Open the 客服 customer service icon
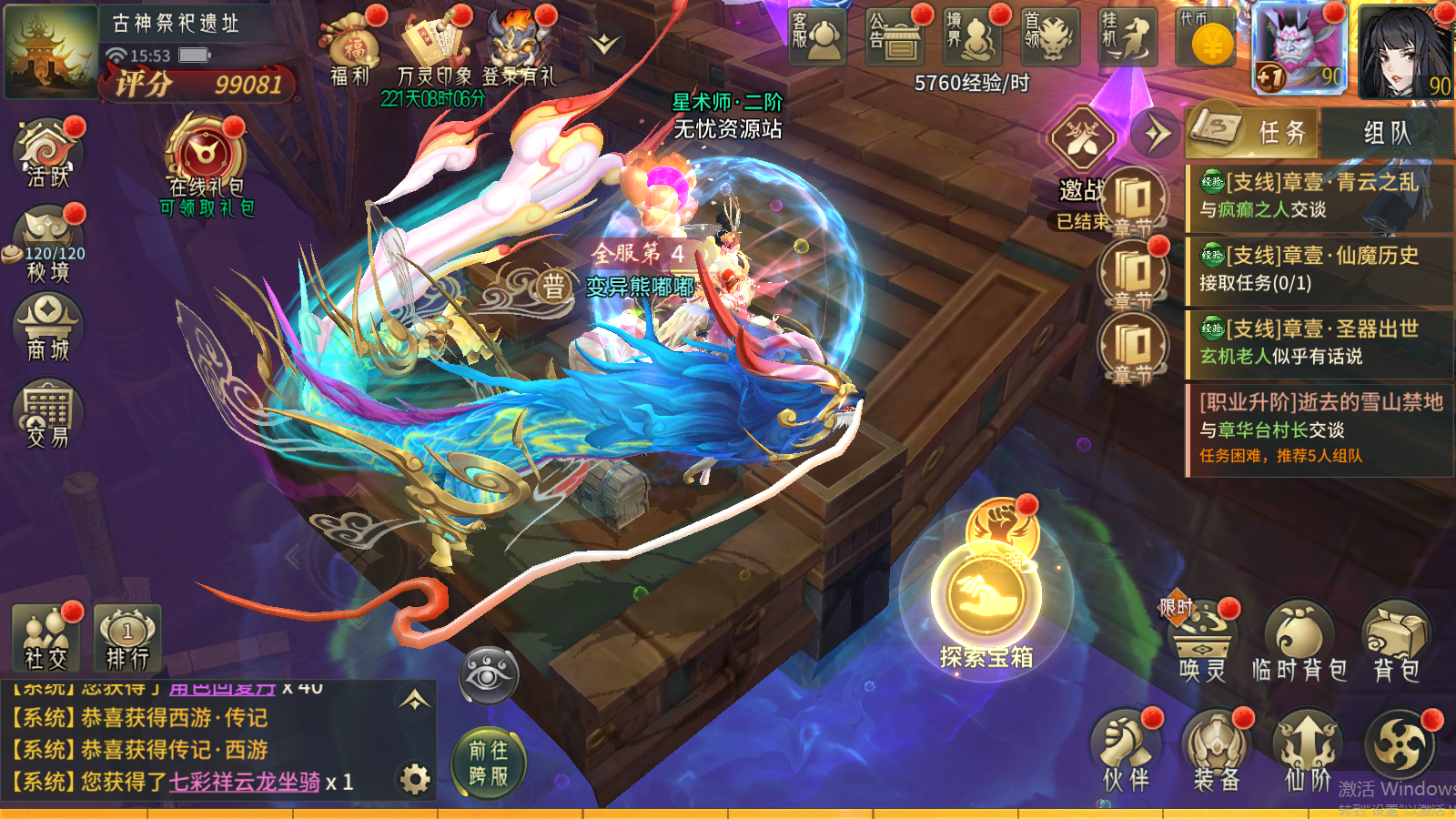This screenshot has height=819, width=1456. tap(816, 38)
